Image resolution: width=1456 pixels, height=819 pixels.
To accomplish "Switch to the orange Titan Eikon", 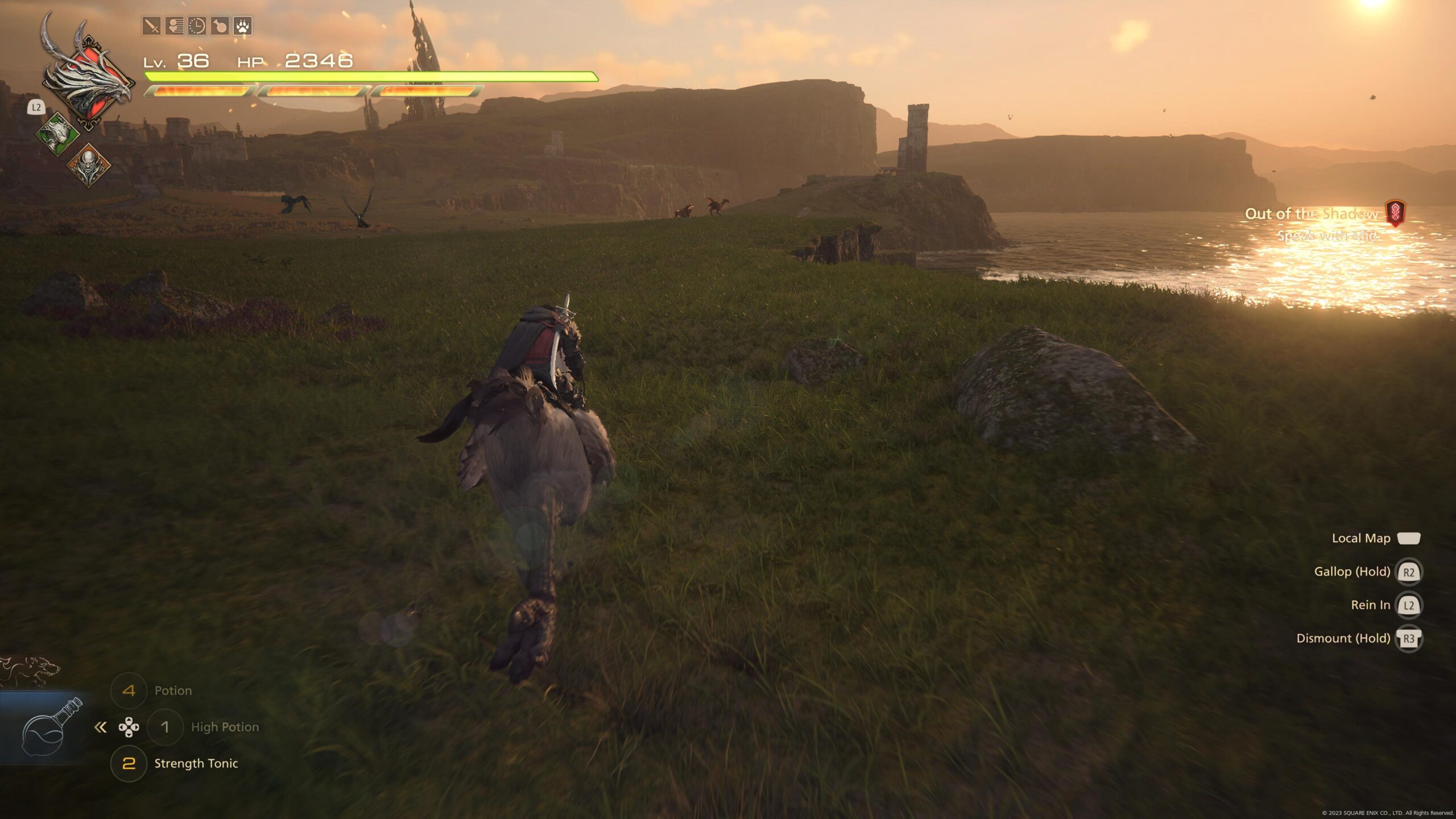I will (x=89, y=165).
